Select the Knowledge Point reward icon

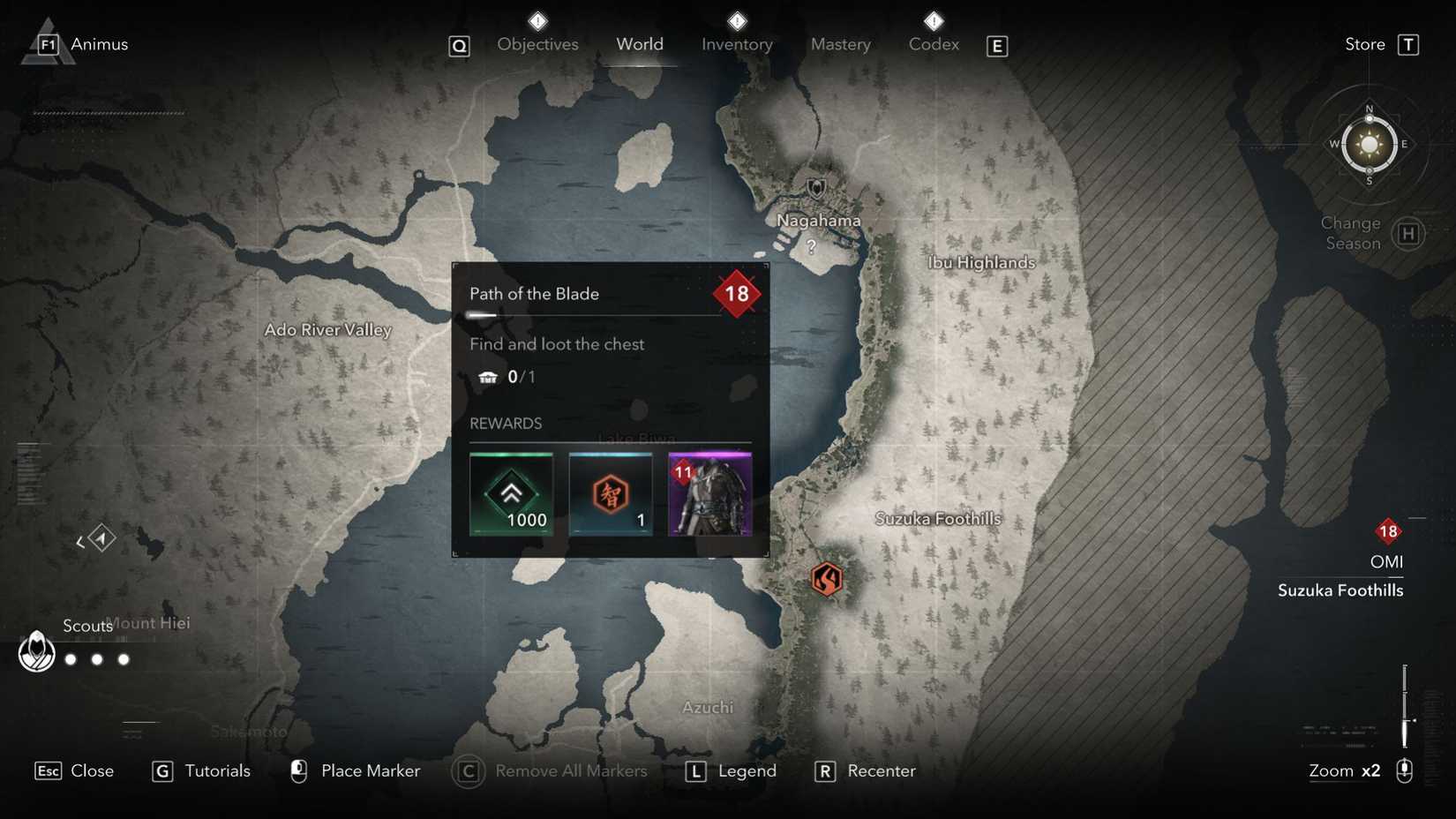[611, 494]
